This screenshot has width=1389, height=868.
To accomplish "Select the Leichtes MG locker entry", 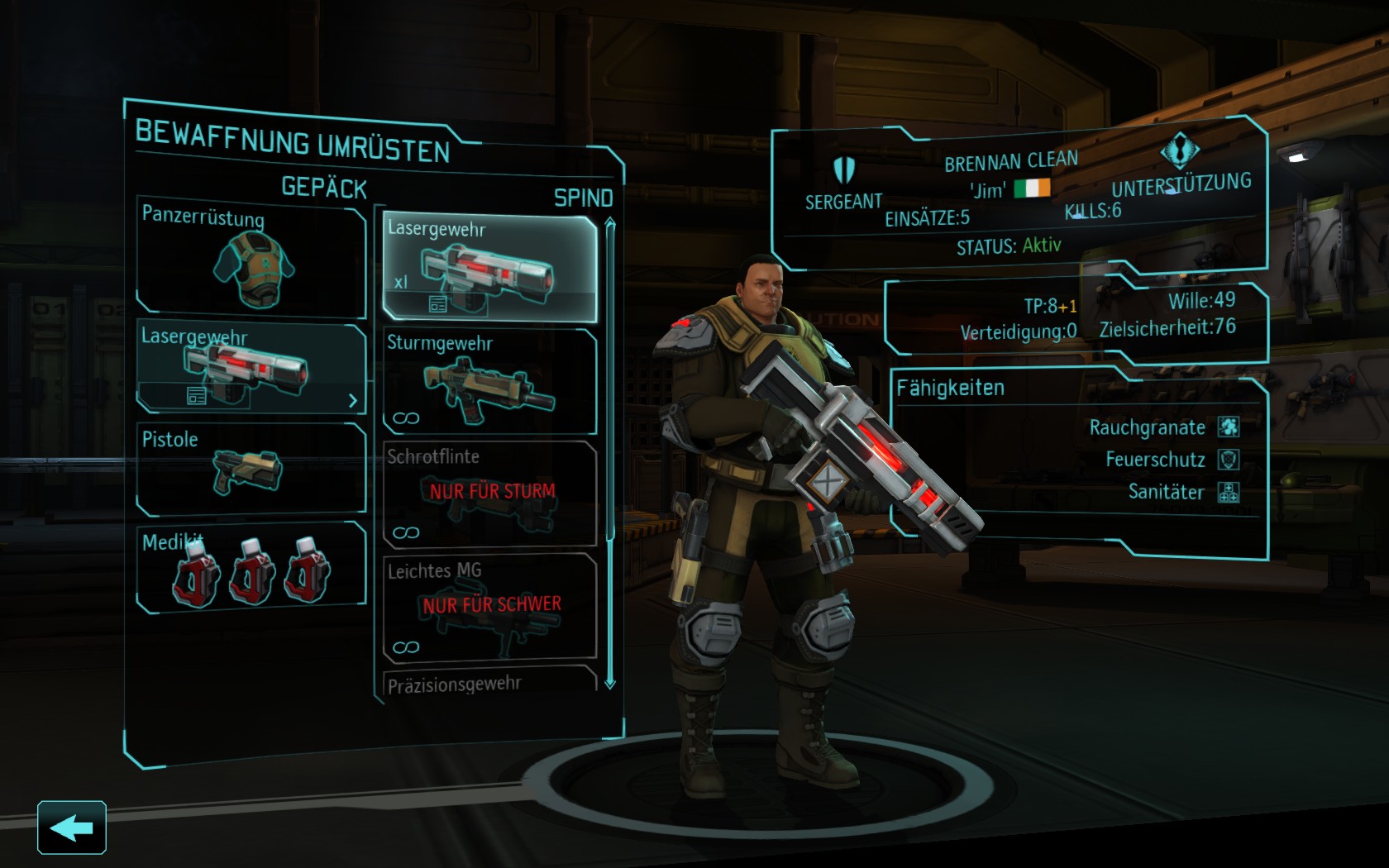I will click(489, 607).
